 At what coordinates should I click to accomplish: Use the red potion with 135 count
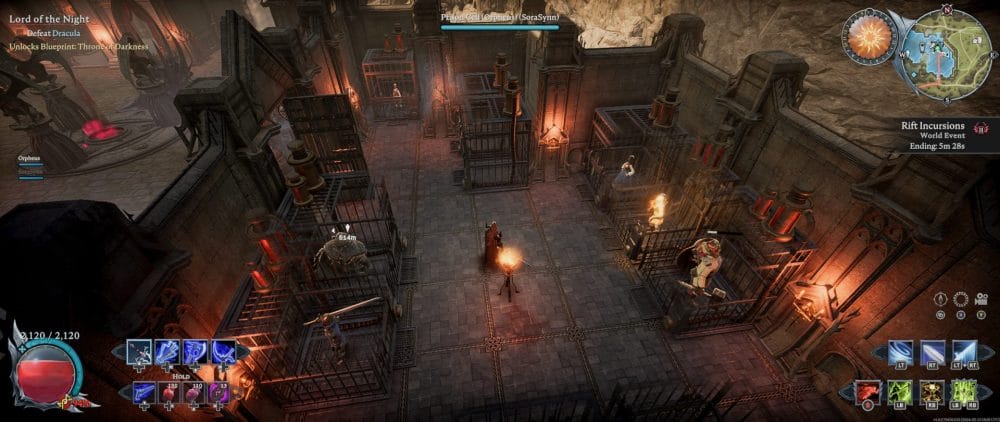click(x=171, y=392)
